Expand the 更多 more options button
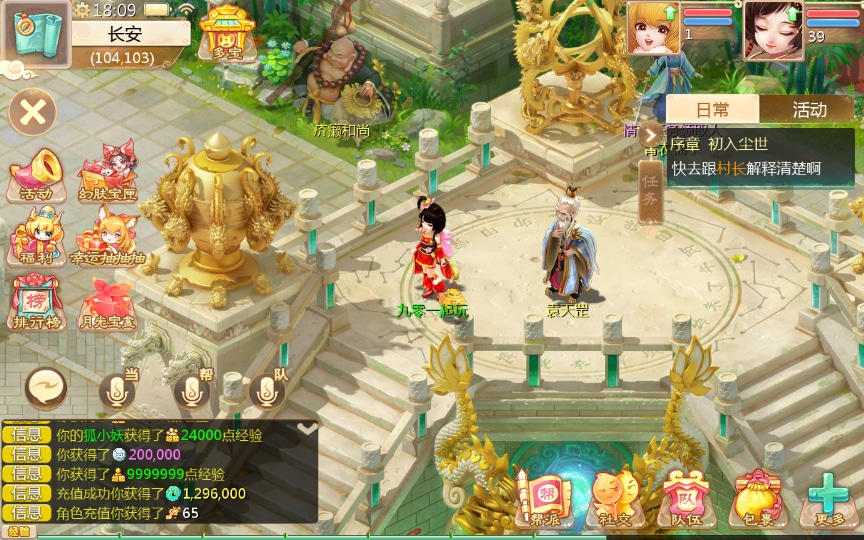This screenshot has height=540, width=864. pos(828,497)
